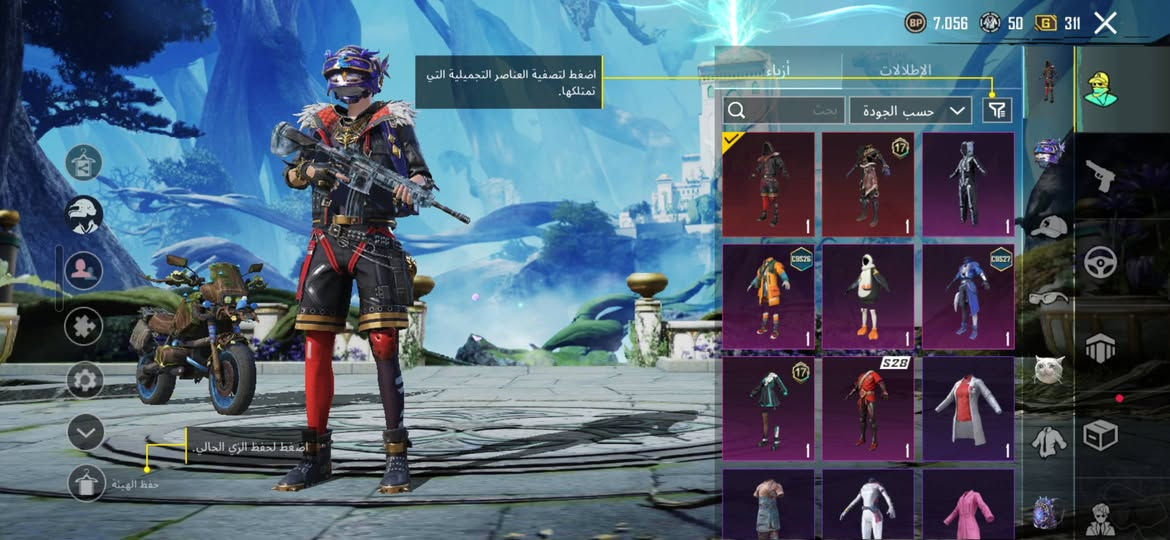Show the glasses subcategory
1170x540 pixels.
tap(1048, 296)
